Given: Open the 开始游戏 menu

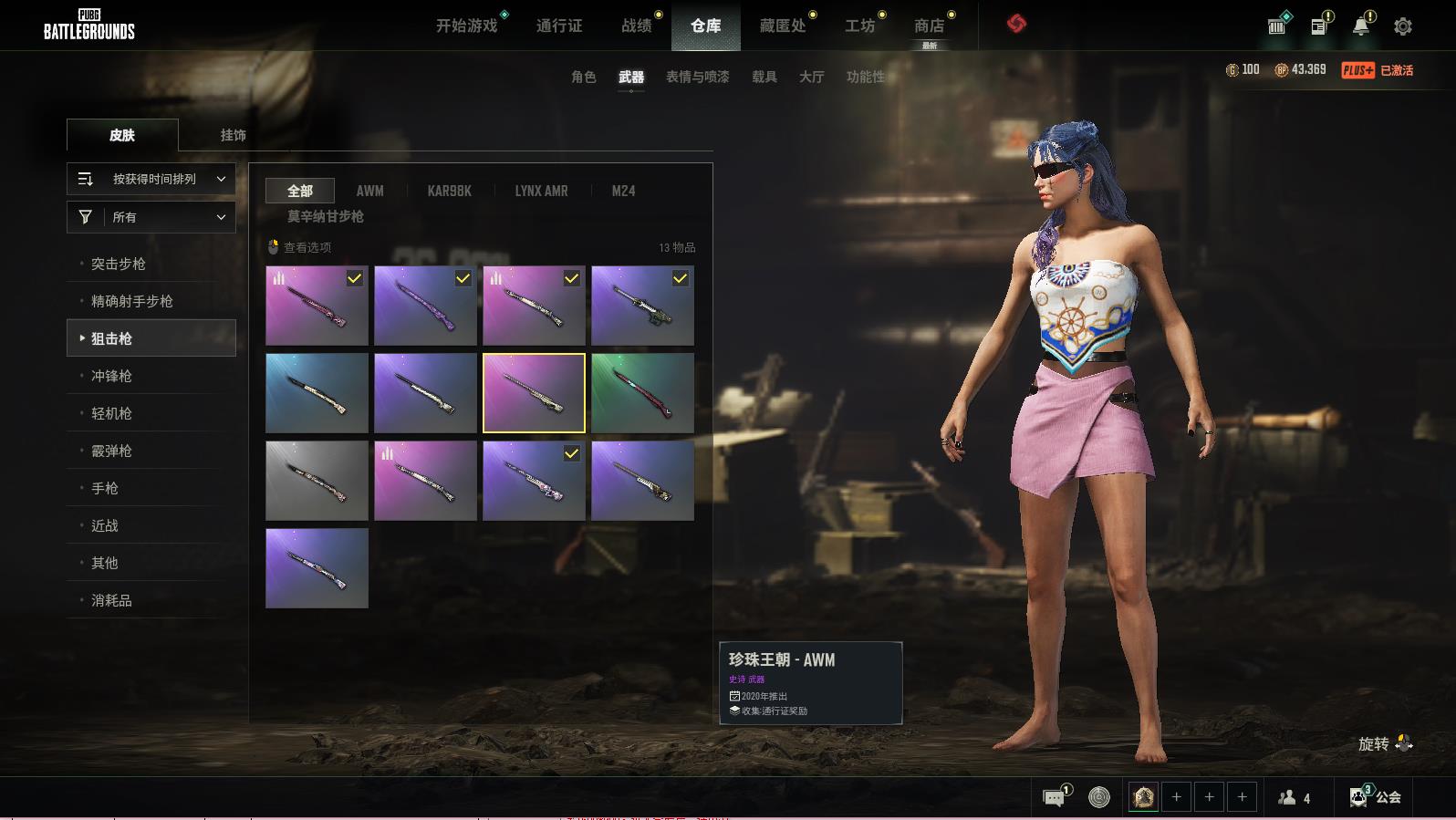Looking at the screenshot, I should pyautogui.click(x=466, y=26).
